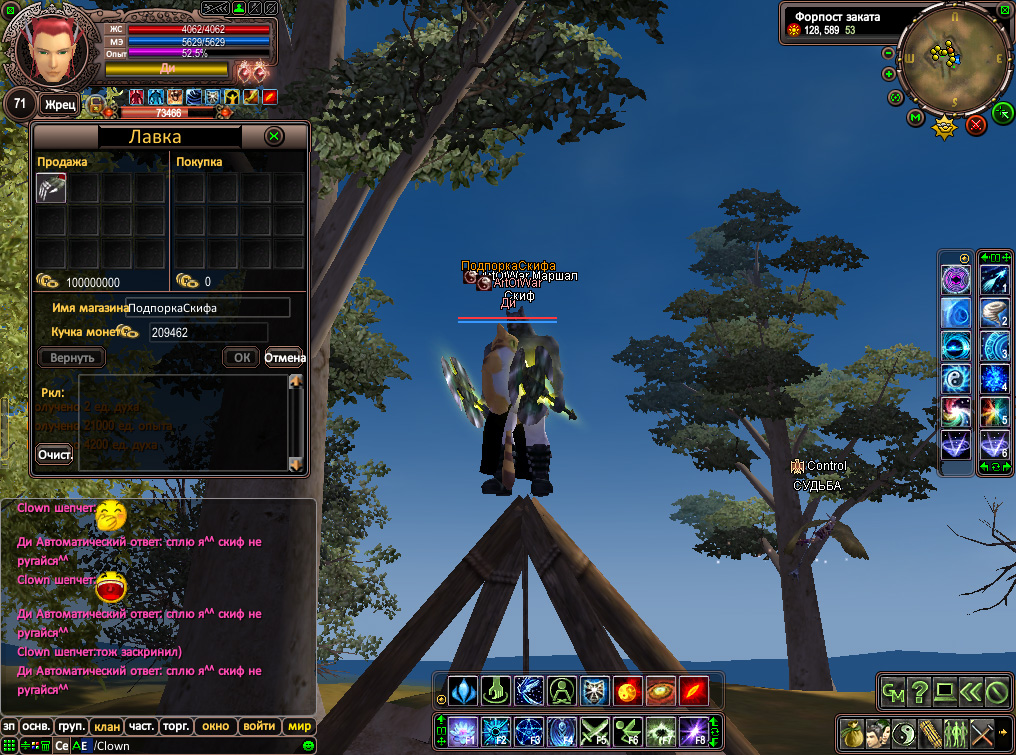Select the gauntlet item in Продажа
1016x755 pixels.
tap(51, 188)
